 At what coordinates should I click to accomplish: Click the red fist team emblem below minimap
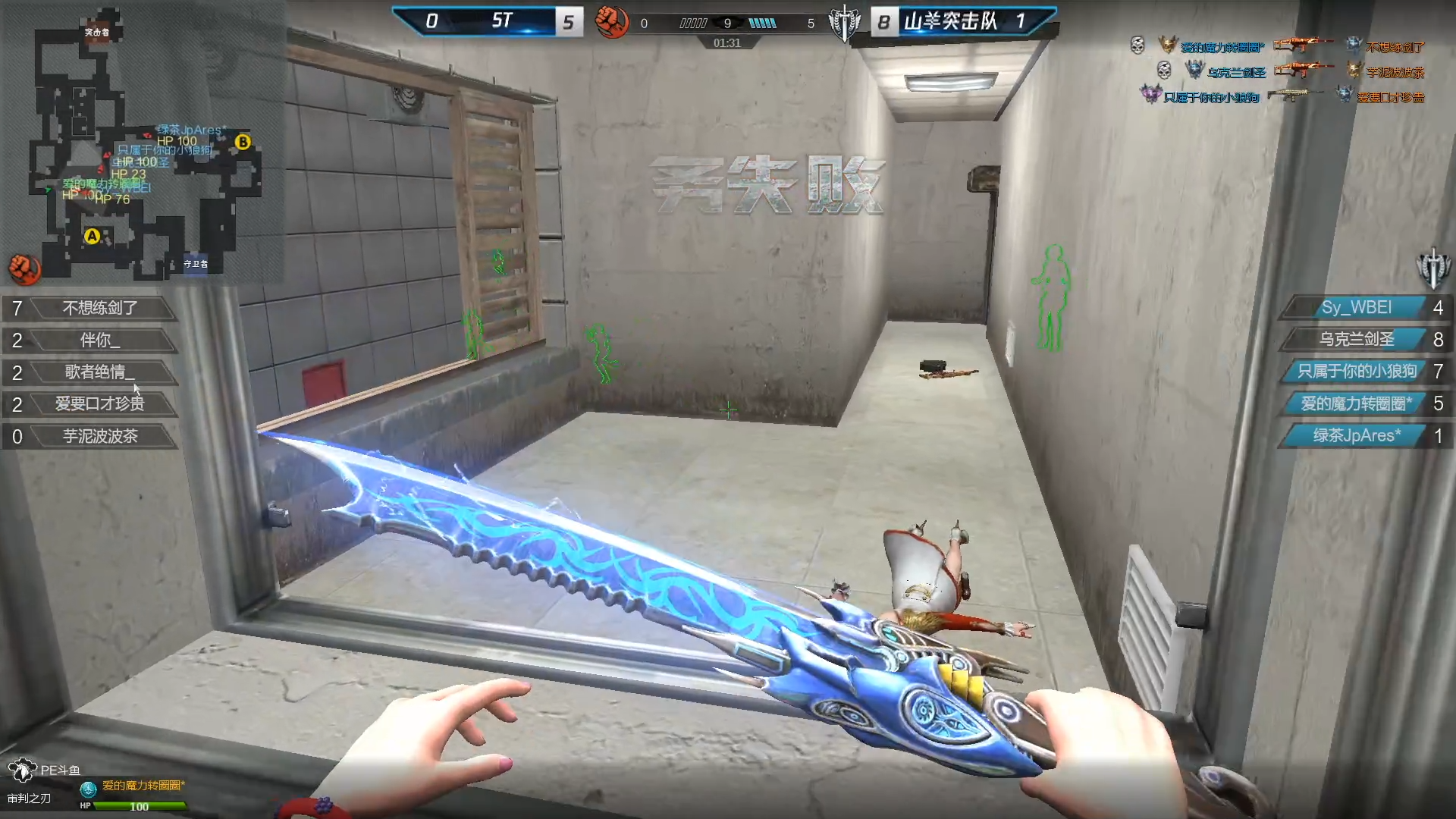(x=24, y=268)
